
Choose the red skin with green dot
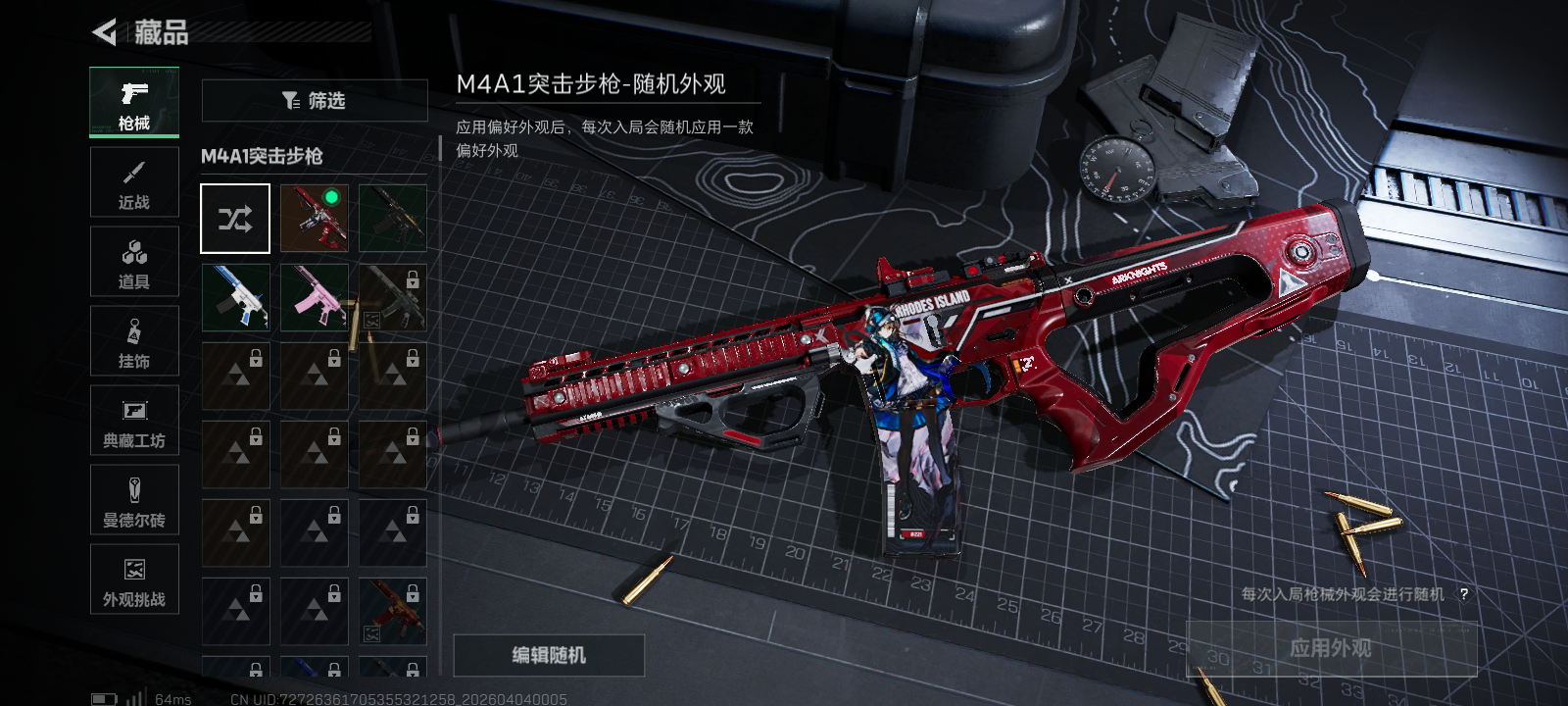coord(315,218)
